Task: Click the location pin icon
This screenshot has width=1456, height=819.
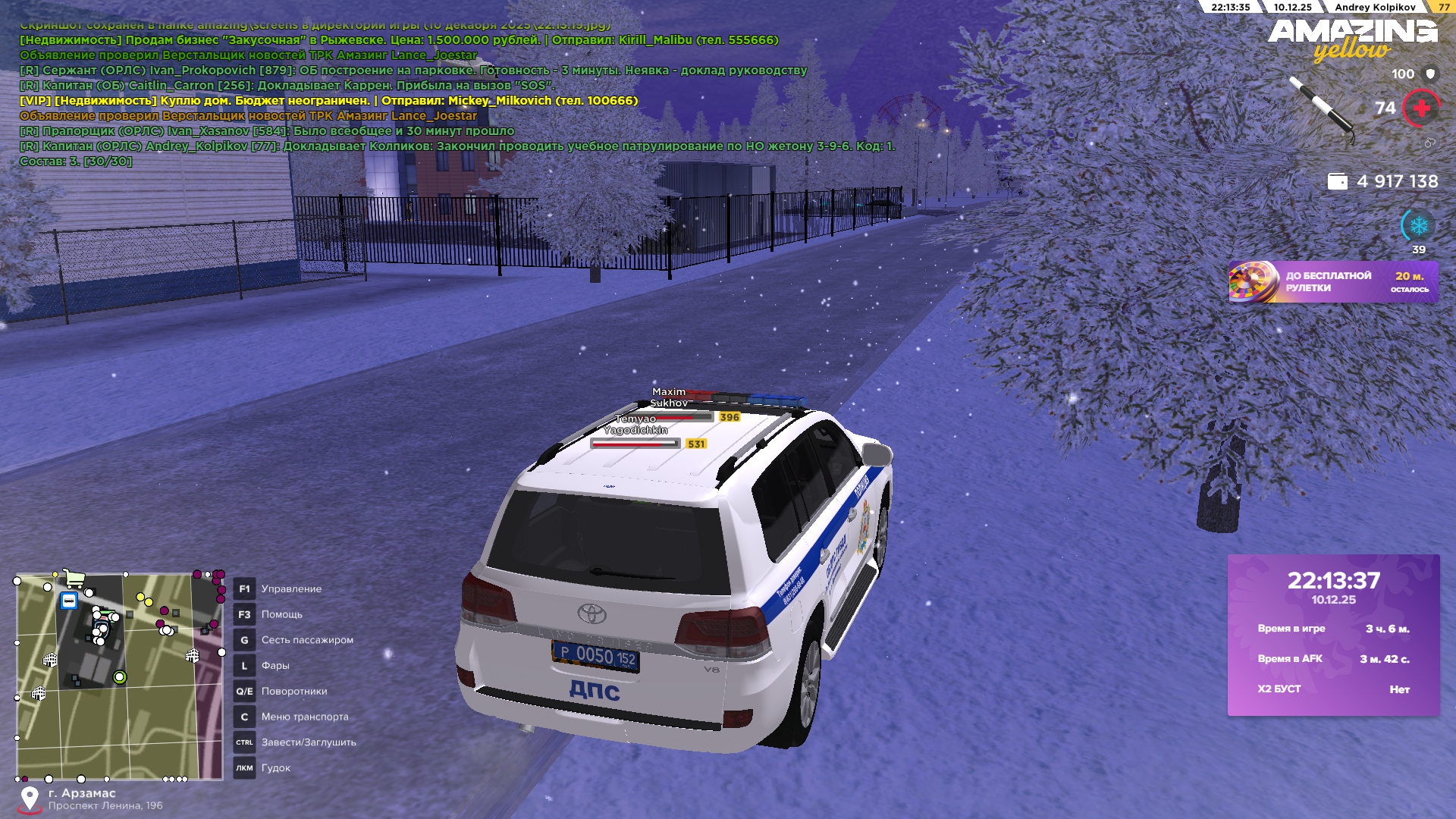Action: click(30, 798)
